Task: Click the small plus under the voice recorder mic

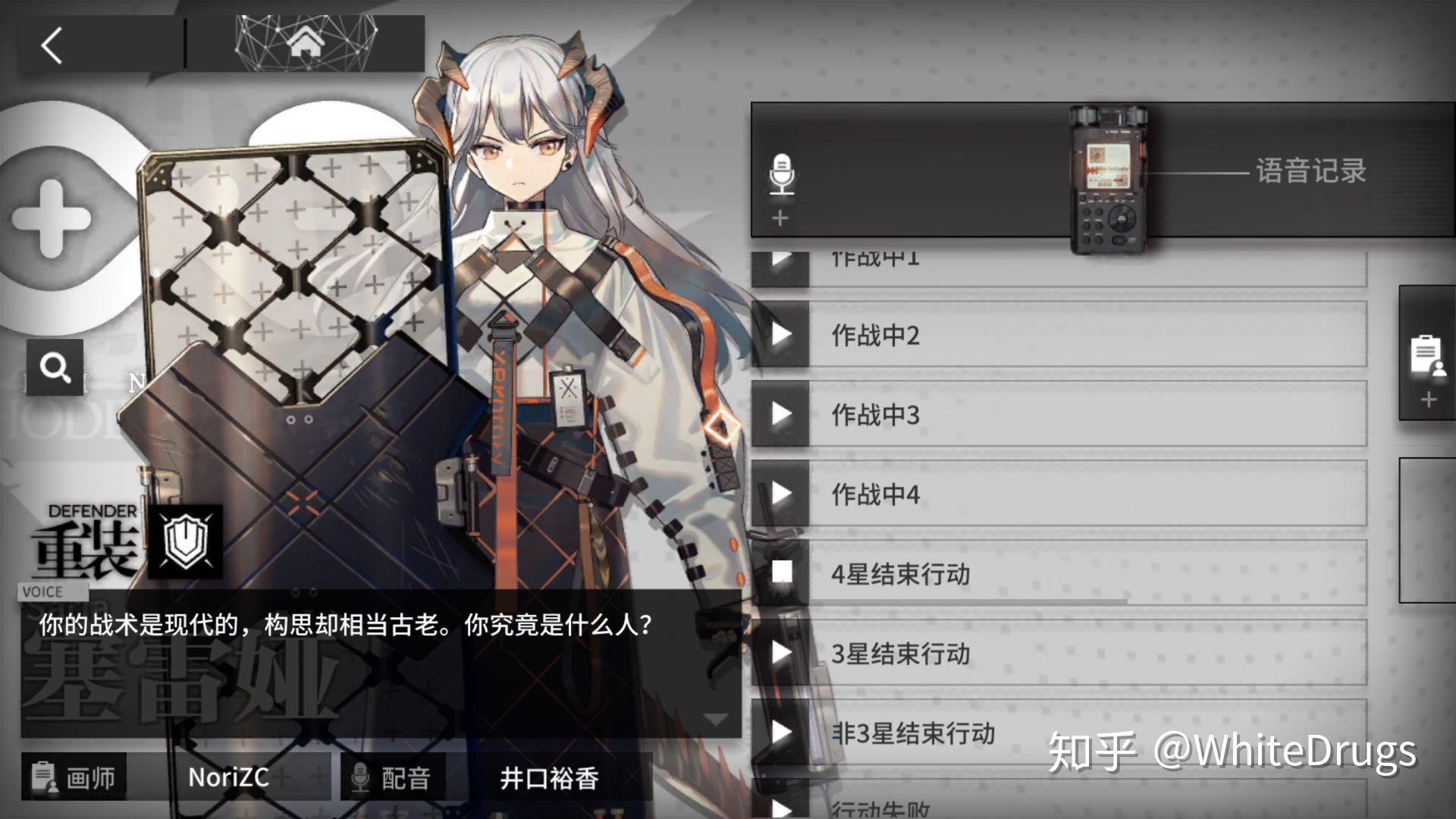Action: pyautogui.click(x=780, y=217)
